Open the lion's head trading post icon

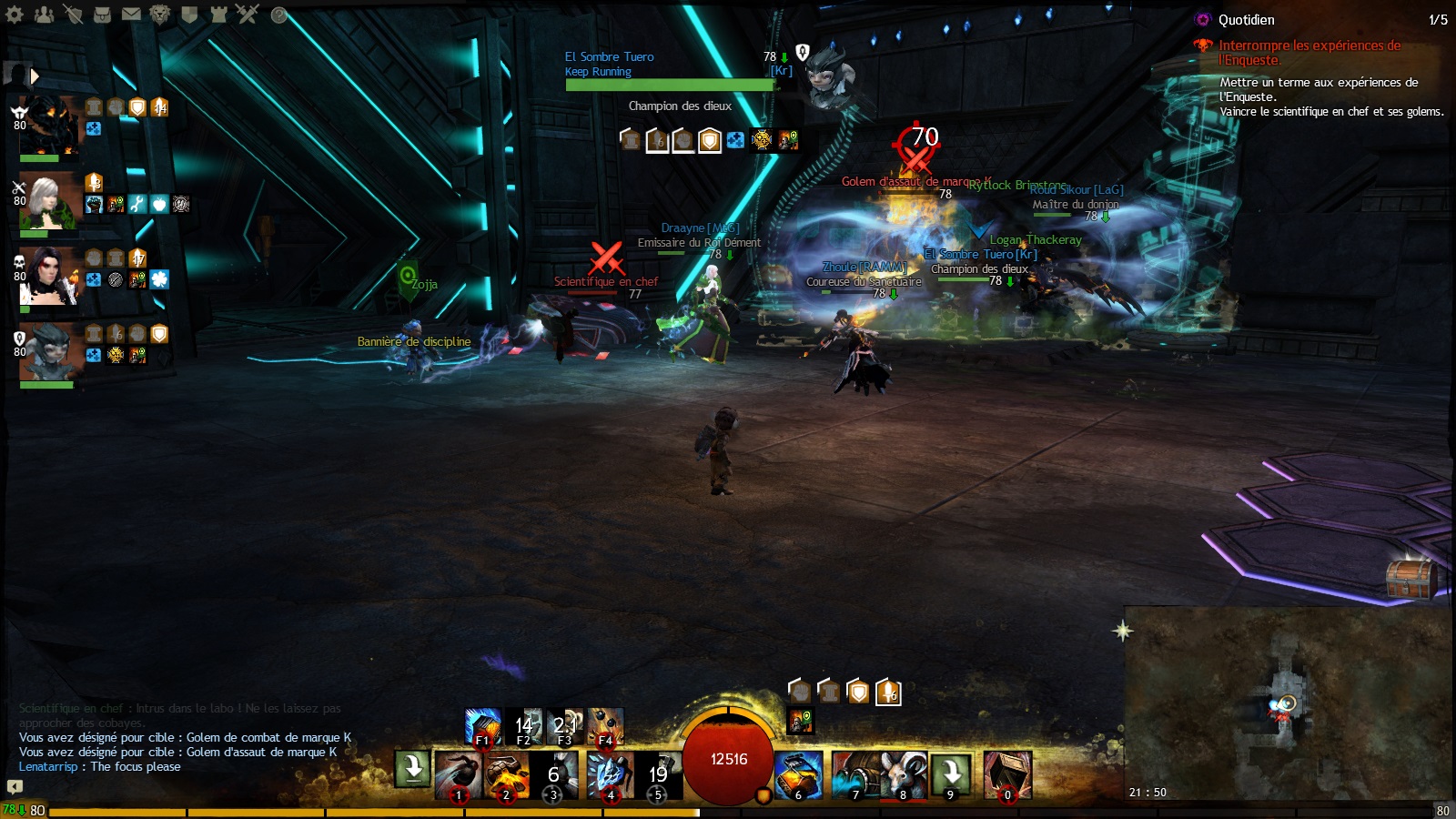pos(160,14)
